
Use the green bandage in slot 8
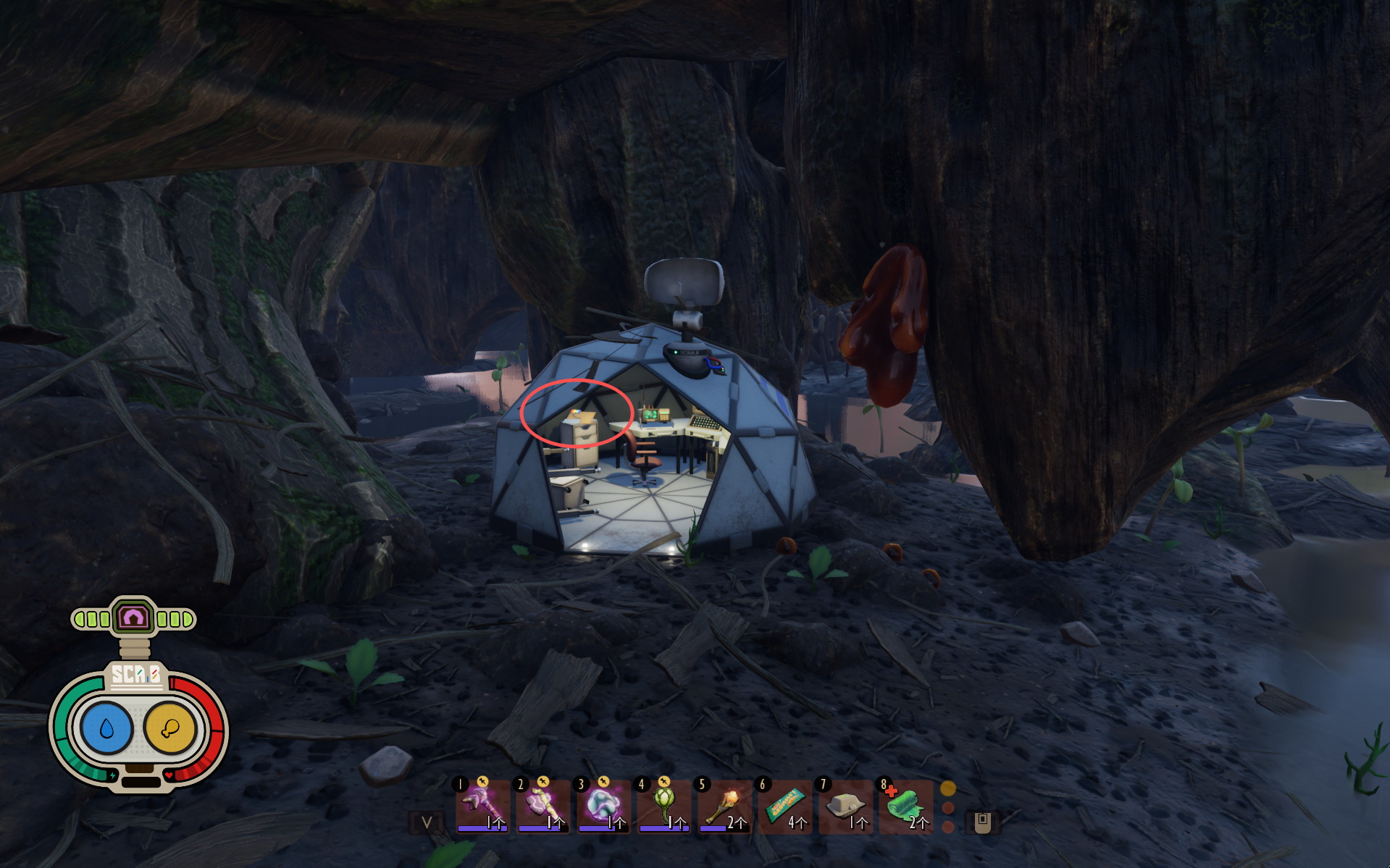click(x=905, y=805)
